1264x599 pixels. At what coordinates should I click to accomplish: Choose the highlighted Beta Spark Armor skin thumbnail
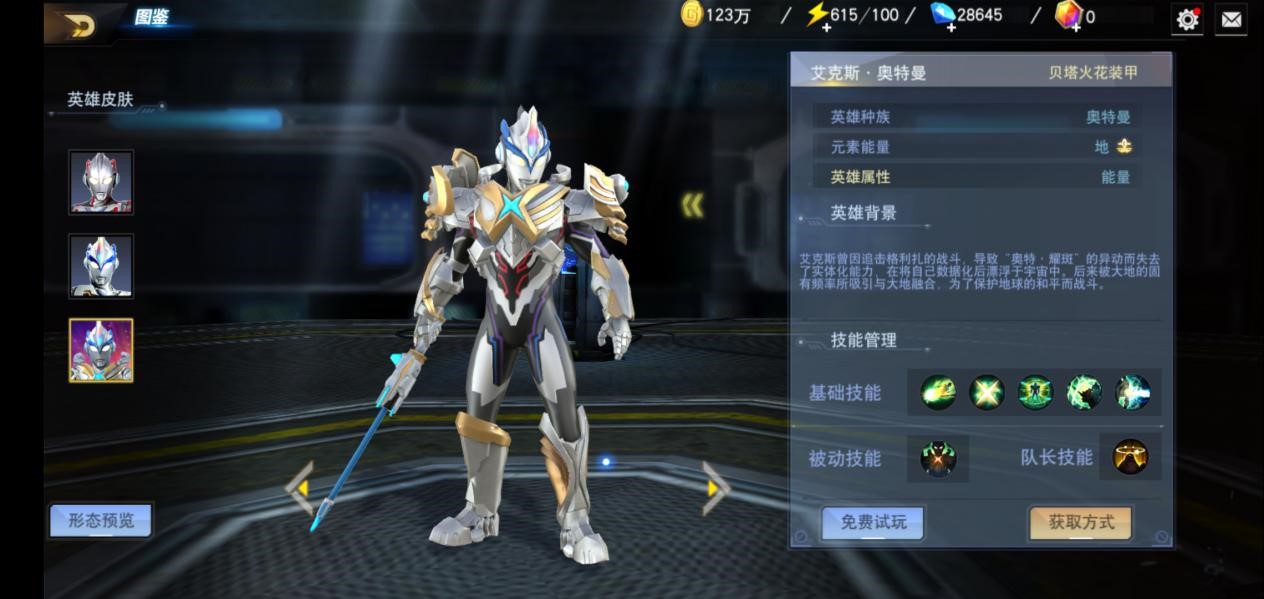101,350
